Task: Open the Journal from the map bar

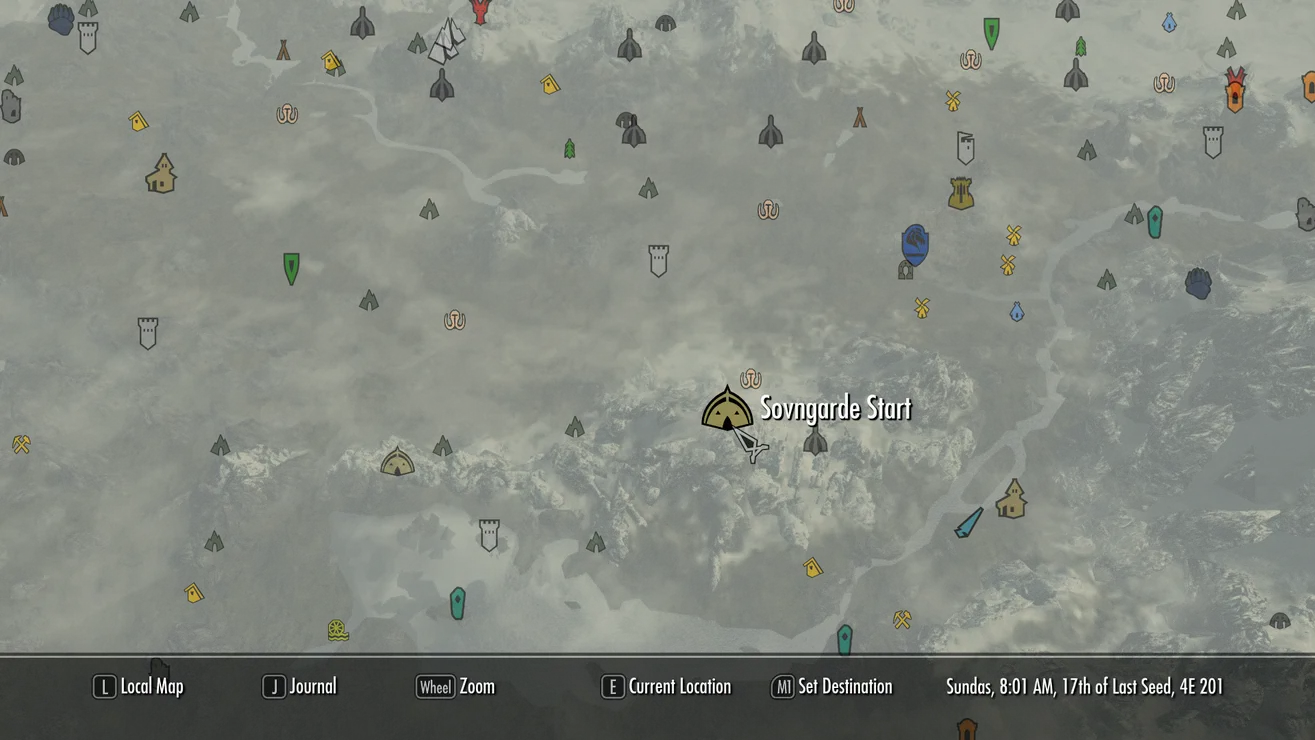Action: pyautogui.click(x=300, y=687)
